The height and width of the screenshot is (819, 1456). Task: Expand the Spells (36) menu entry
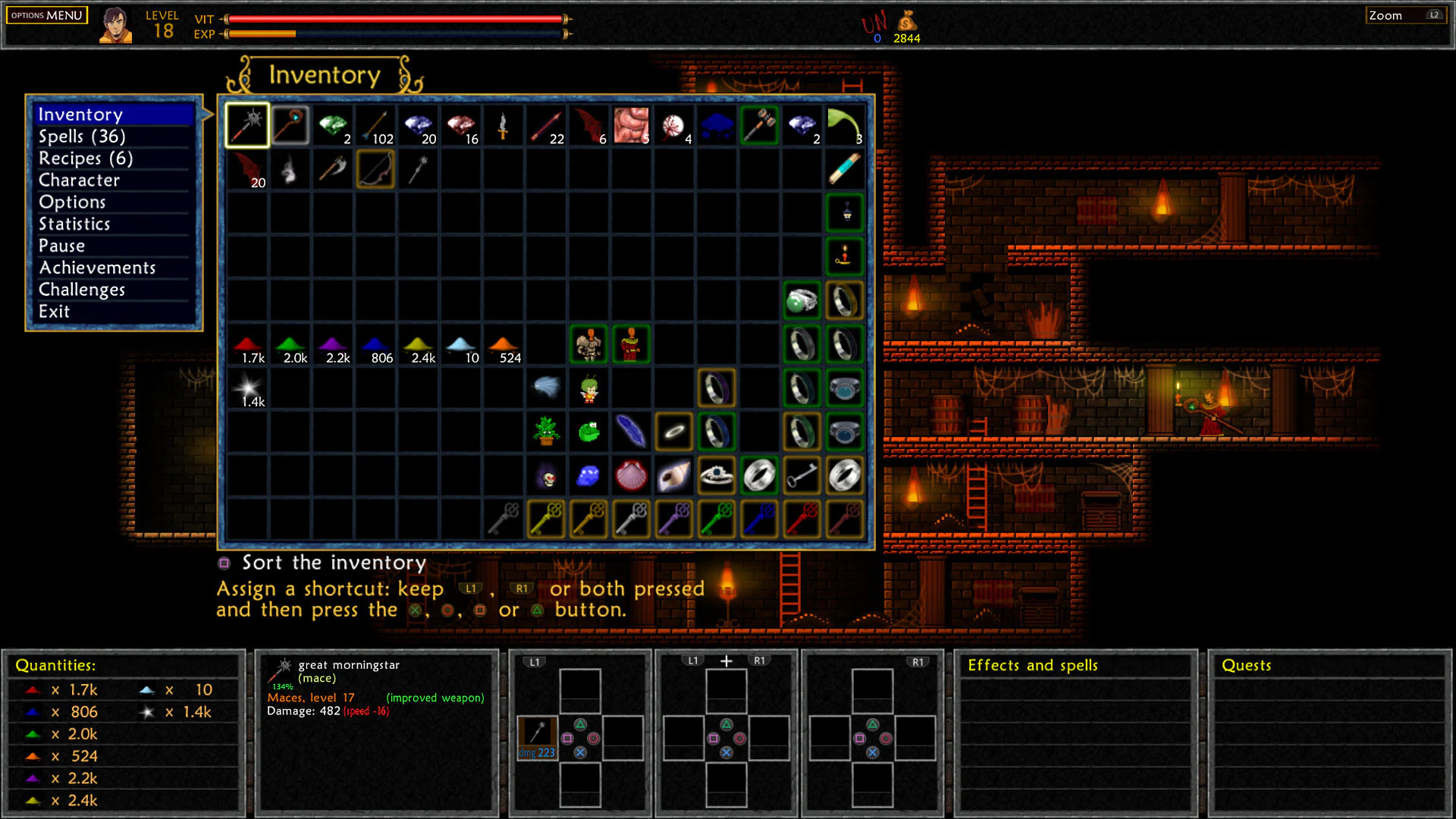coord(83,136)
